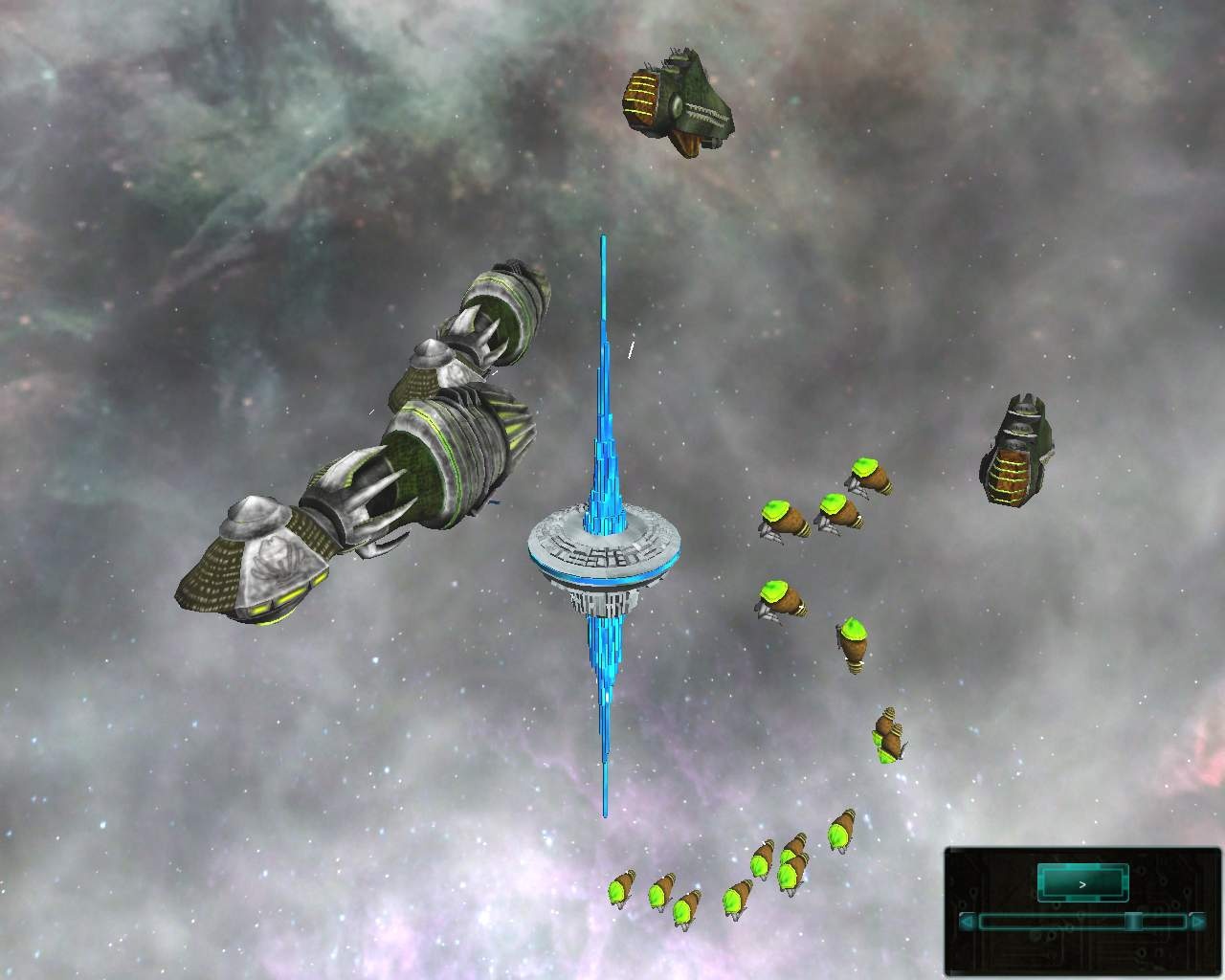
Task: Select the dim fighter in the middle right
Action: 887,733
